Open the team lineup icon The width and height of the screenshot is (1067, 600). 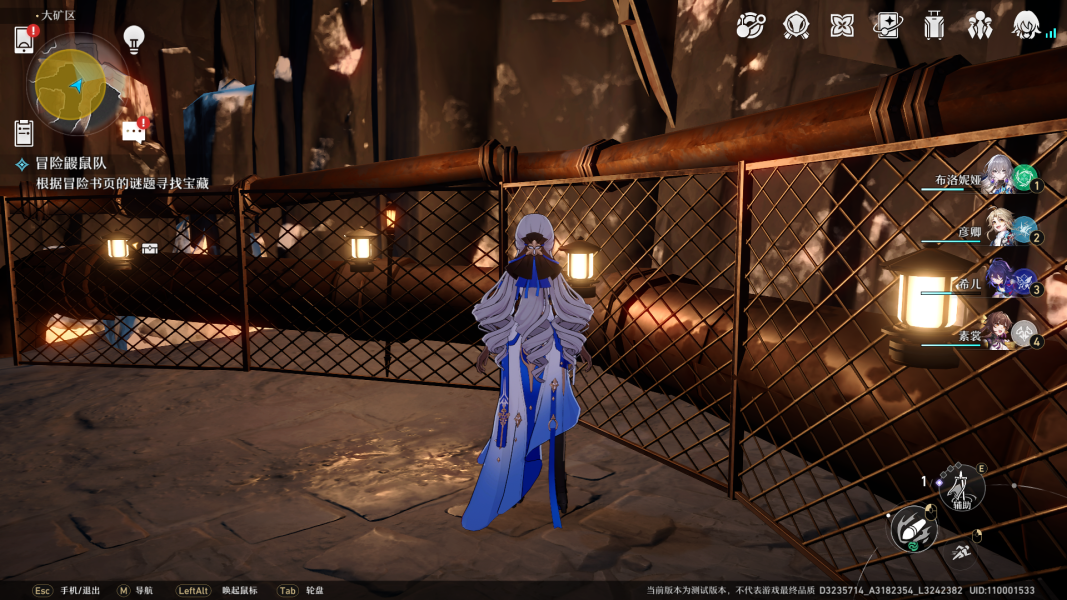980,26
